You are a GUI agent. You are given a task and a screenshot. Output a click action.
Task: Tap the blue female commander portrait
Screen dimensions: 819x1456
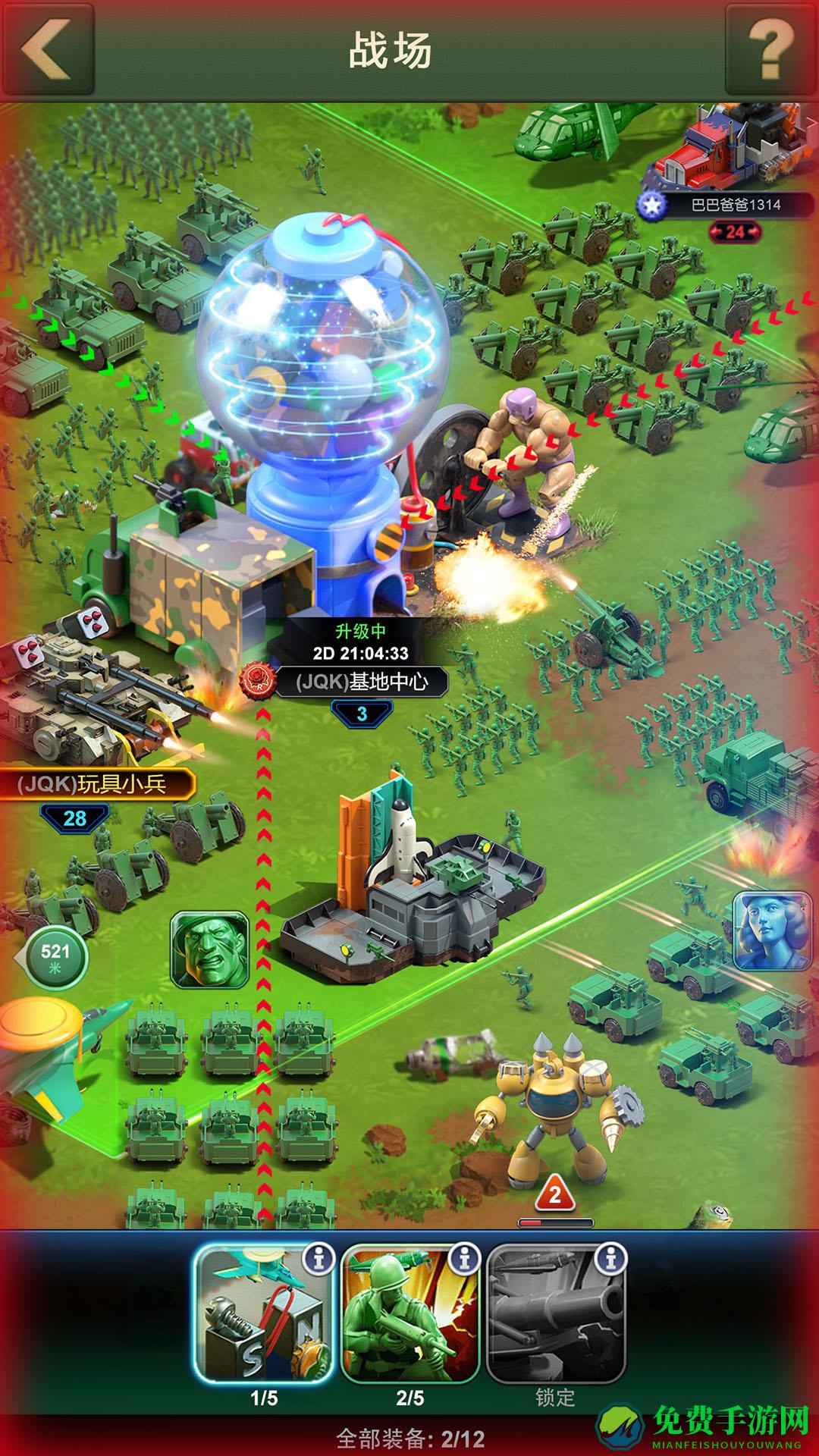(772, 931)
